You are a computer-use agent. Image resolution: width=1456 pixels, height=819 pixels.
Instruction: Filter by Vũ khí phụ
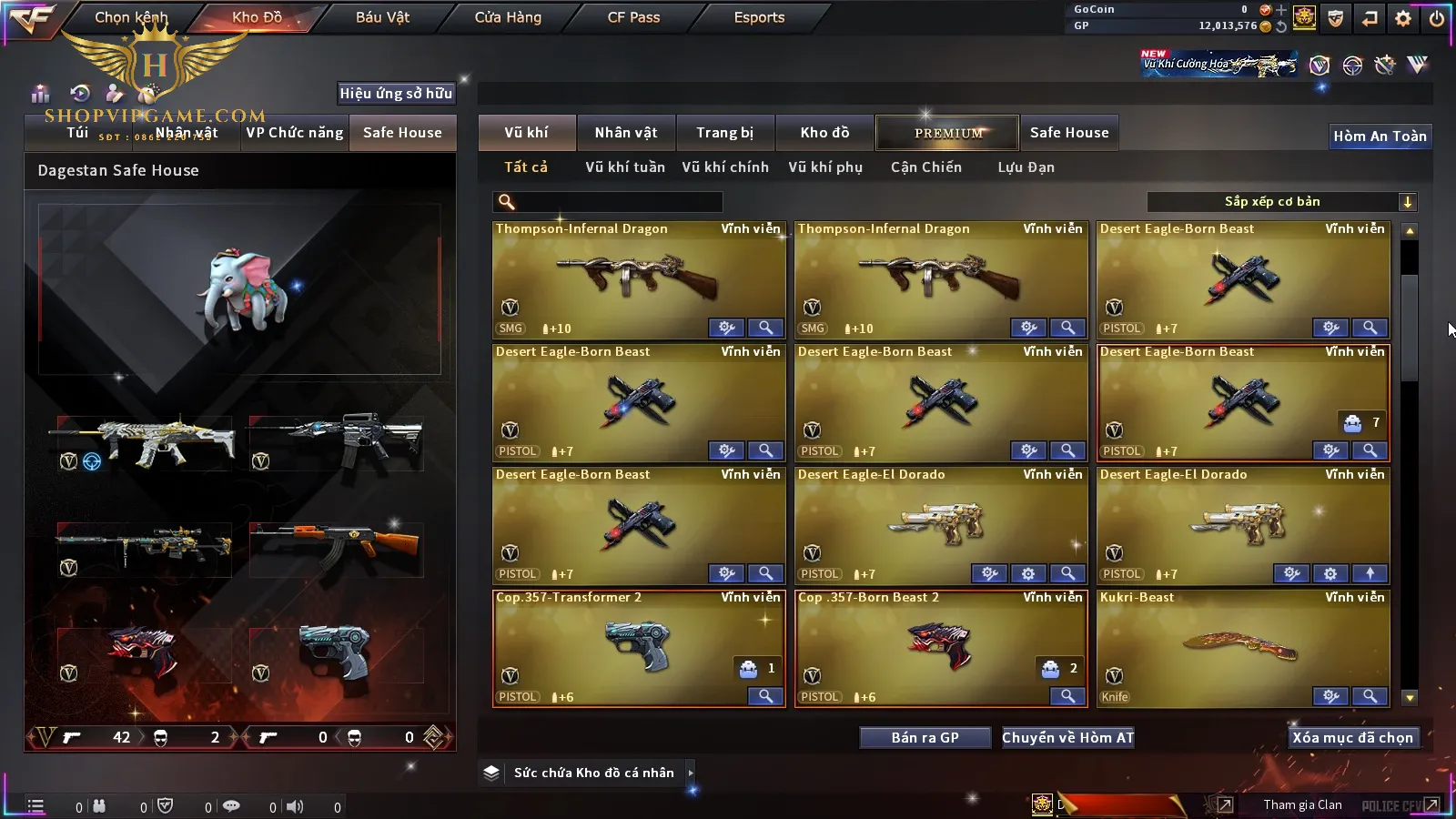824,167
